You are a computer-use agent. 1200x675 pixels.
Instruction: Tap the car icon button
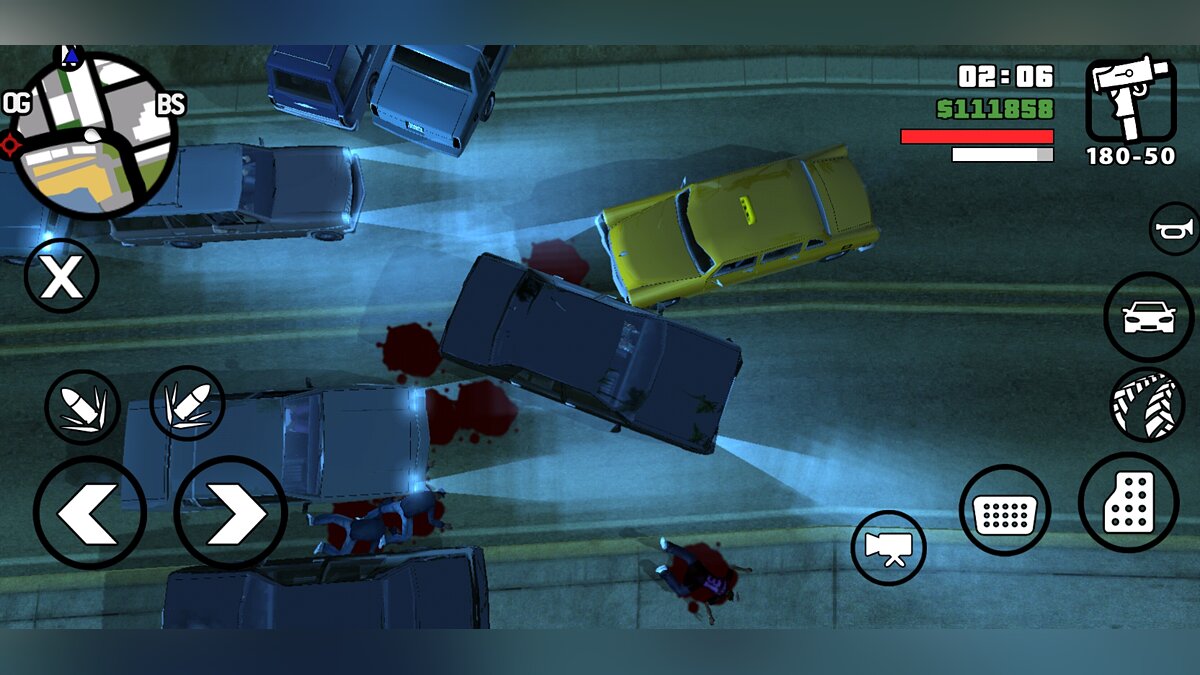click(1148, 317)
